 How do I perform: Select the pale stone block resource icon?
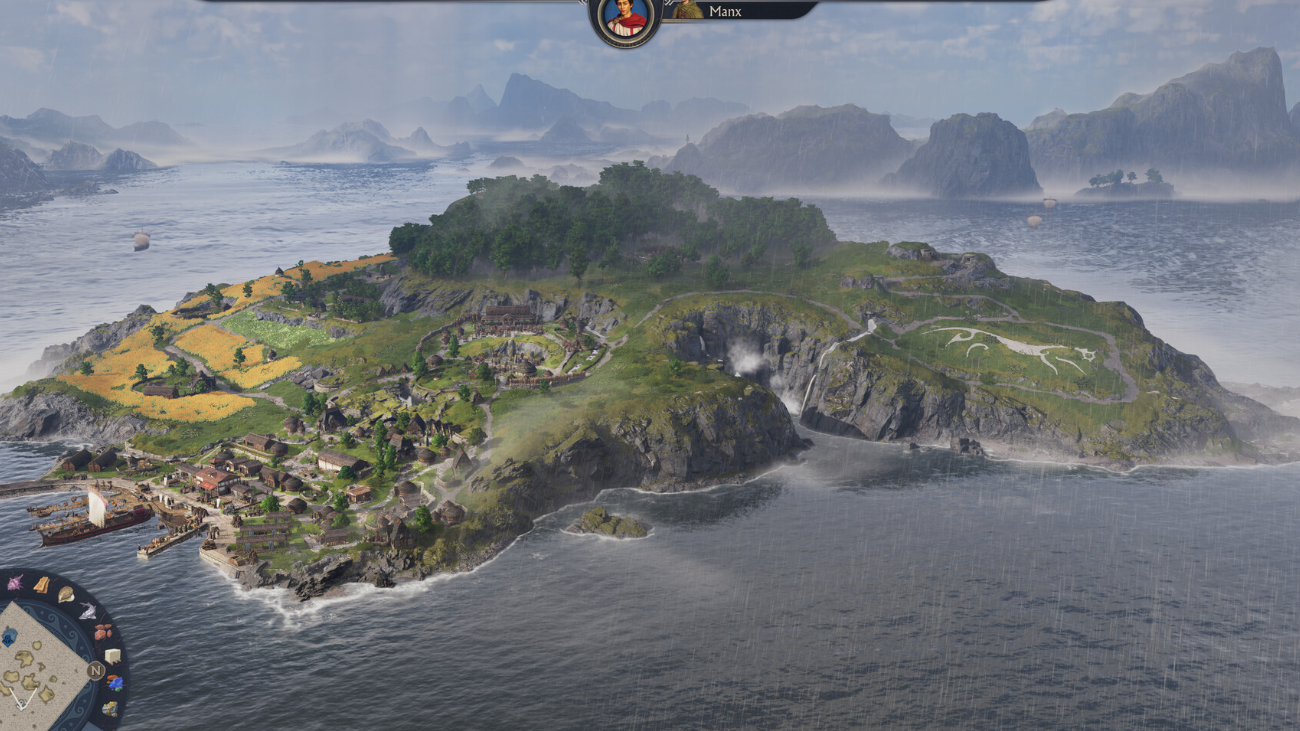click(x=112, y=656)
